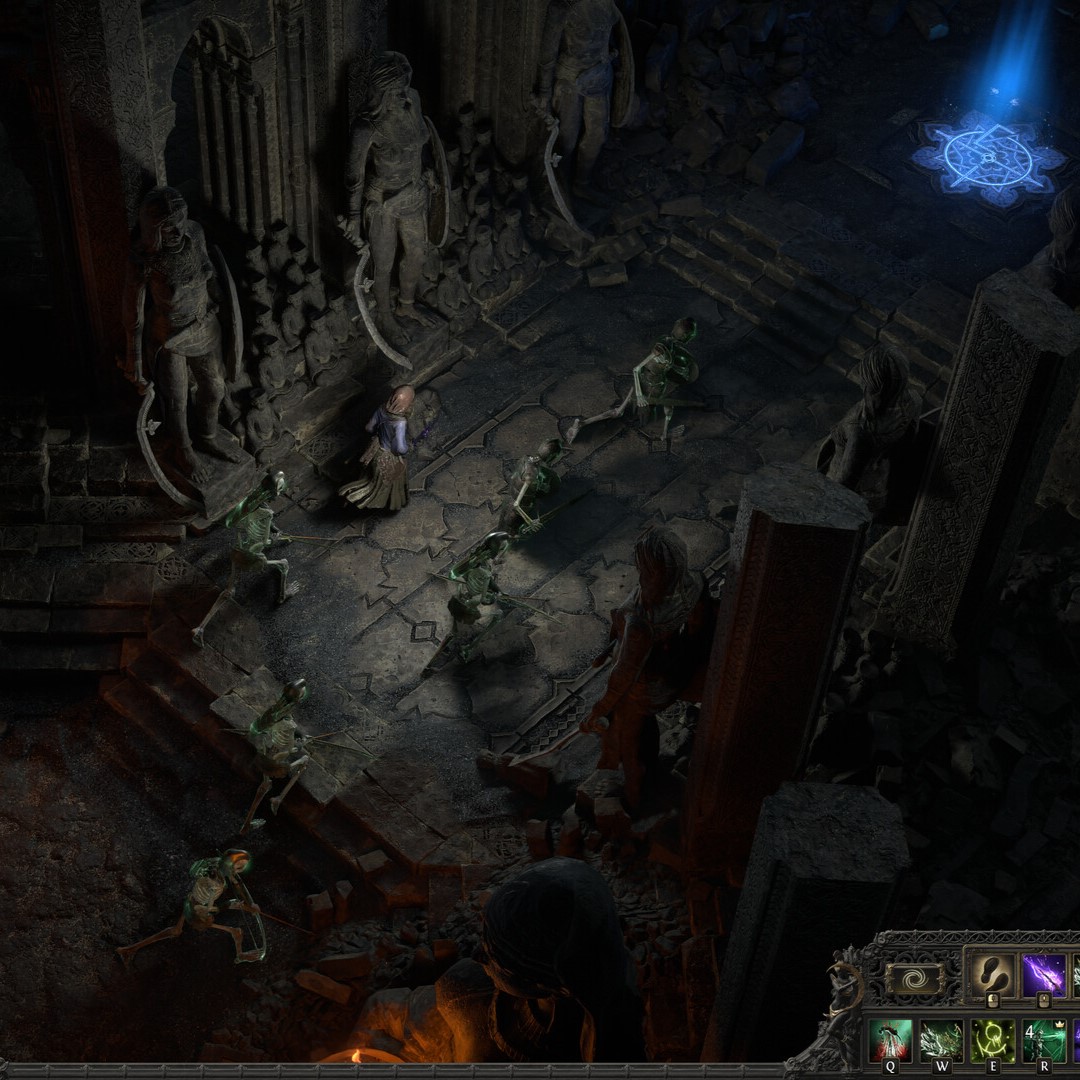Viewport: 1080px width, 1080px height.
Task: Activate the purple lightning bolt skill
Action: click(1043, 975)
